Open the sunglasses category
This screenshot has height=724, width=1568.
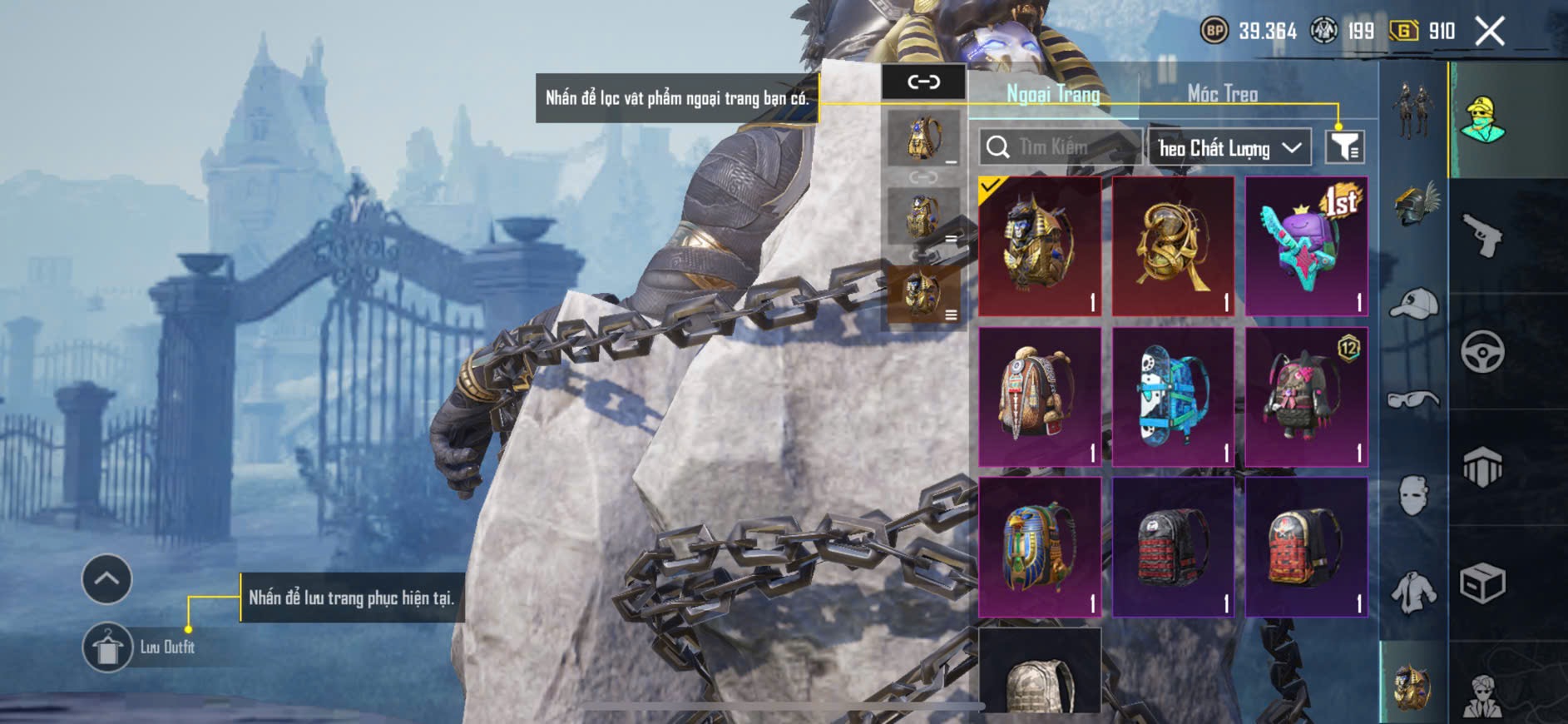click(1414, 400)
